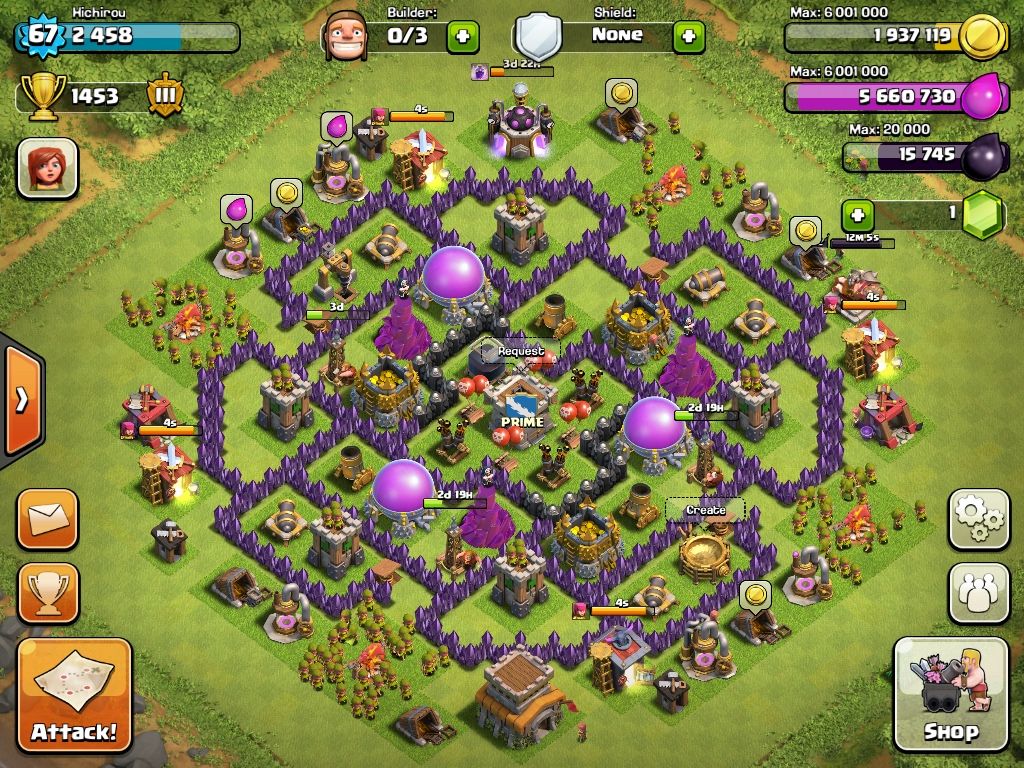Request troops at the clan castle
Image resolution: width=1024 pixels, height=768 pixels.
coord(521,352)
